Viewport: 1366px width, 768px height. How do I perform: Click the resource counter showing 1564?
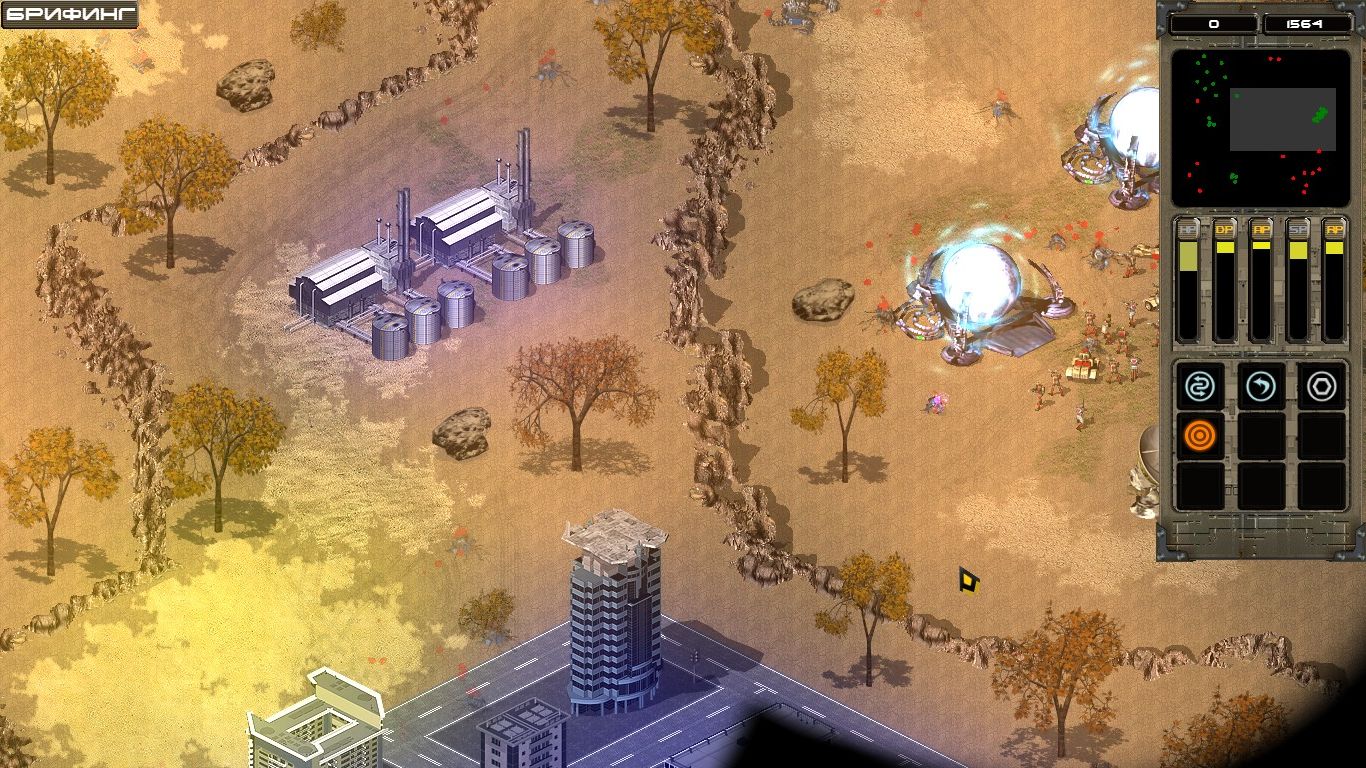point(1305,22)
